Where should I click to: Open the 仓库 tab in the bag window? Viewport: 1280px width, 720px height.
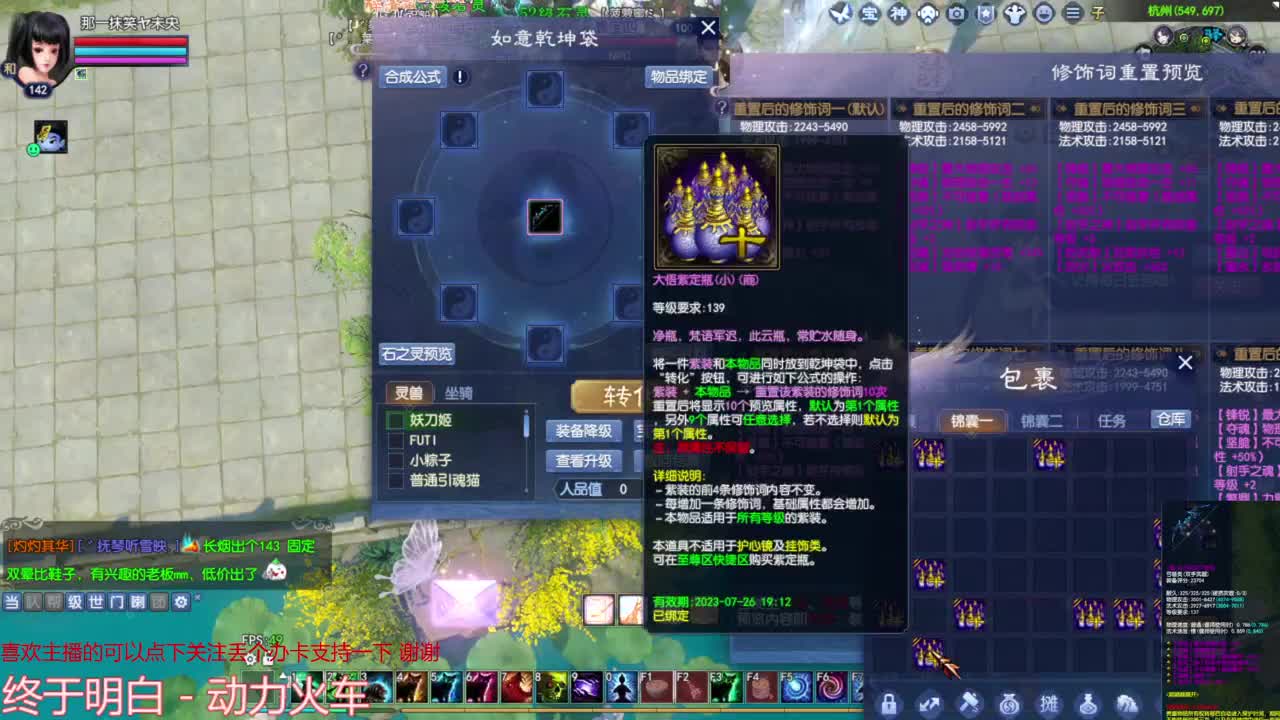pos(1171,420)
